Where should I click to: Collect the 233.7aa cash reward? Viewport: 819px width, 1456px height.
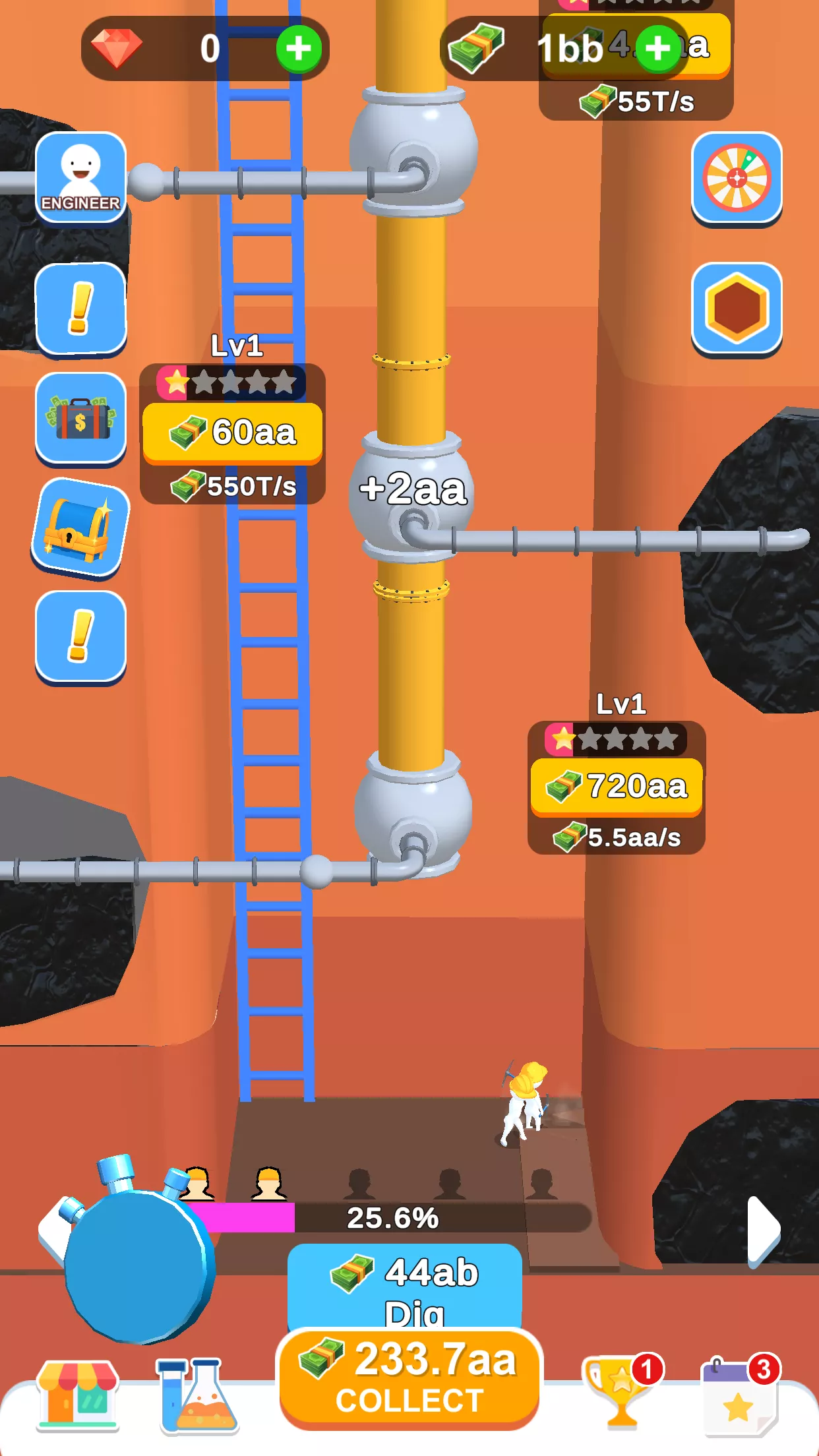tap(409, 1378)
